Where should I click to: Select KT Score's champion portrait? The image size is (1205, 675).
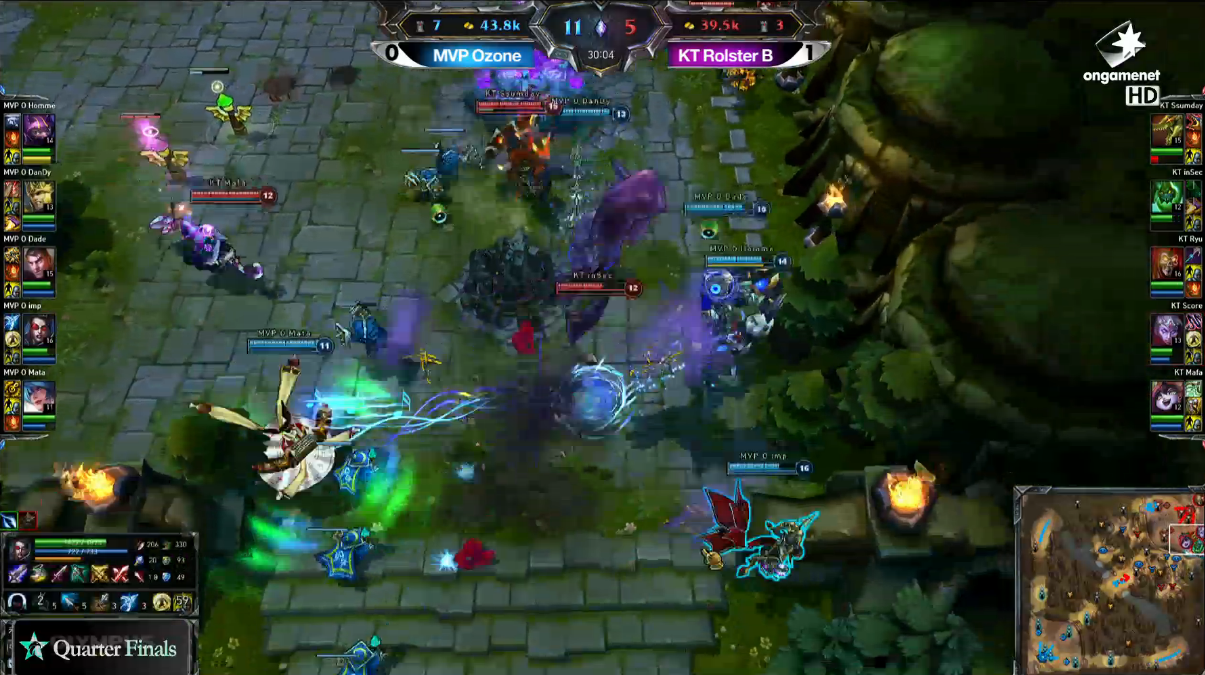(1166, 332)
